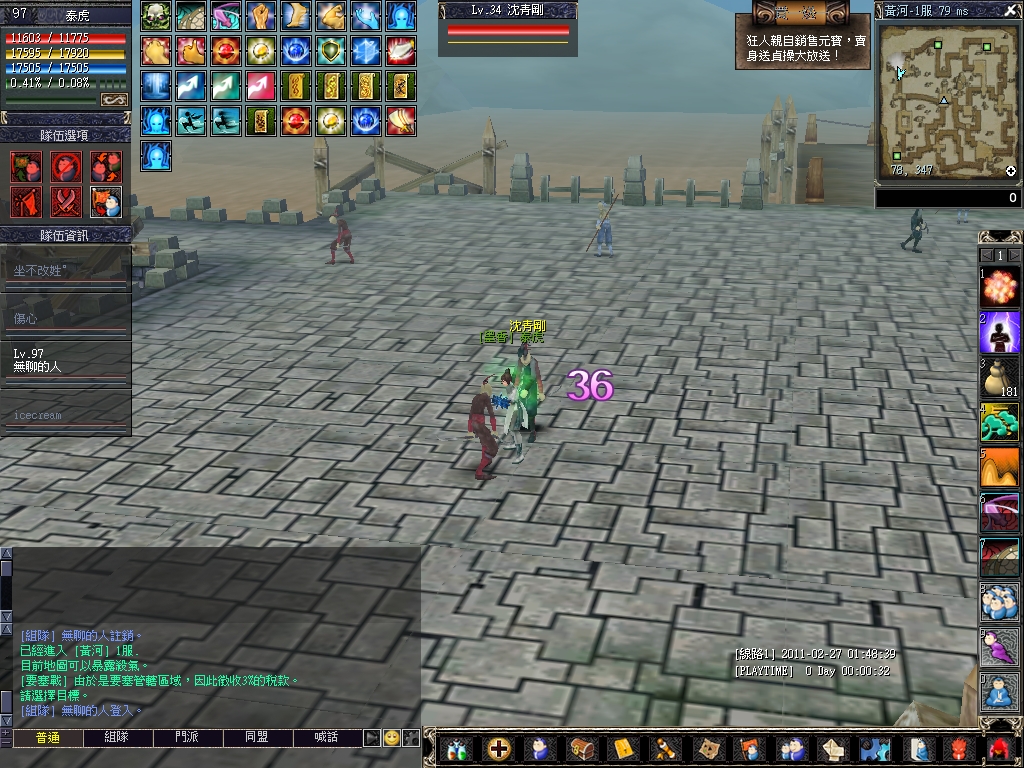Click the green skull buff icon
The width and height of the screenshot is (1024, 768).
[x=155, y=16]
